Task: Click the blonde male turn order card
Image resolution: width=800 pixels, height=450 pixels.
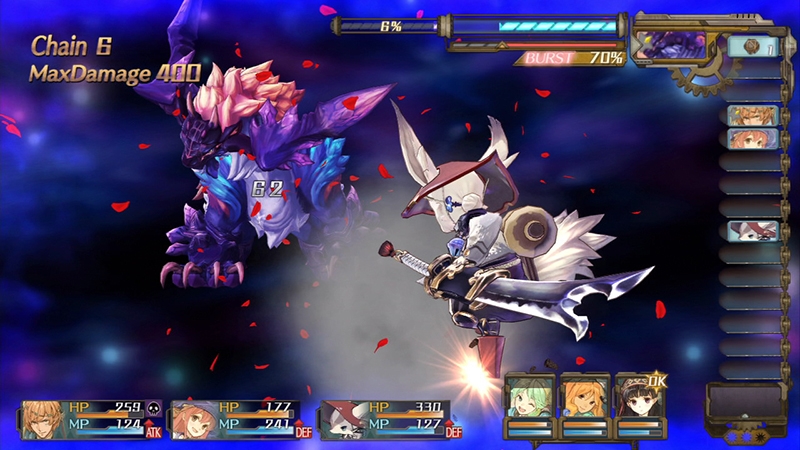Action: click(752, 116)
